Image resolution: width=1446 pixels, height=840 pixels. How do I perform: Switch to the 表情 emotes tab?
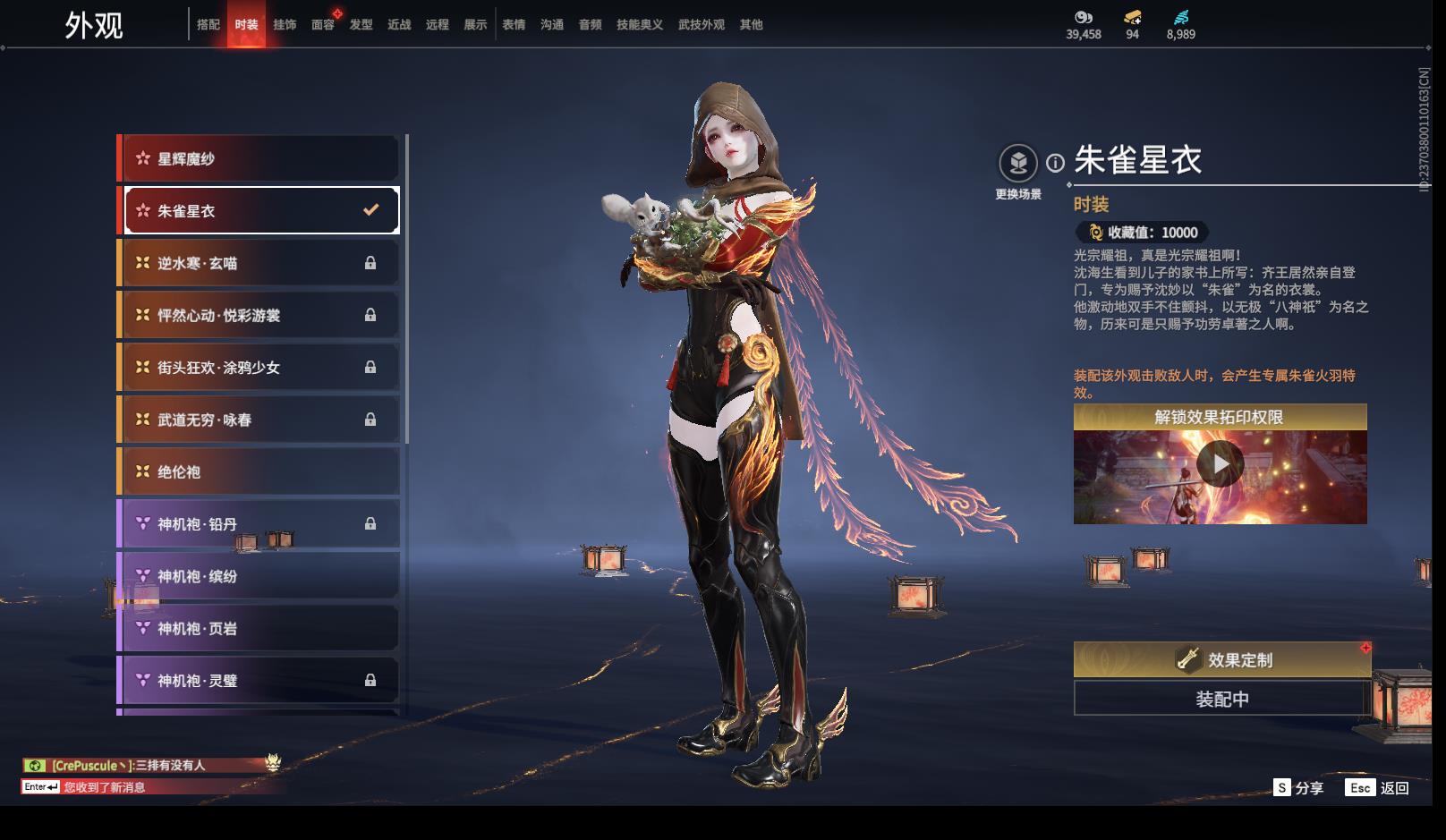pyautogui.click(x=514, y=25)
